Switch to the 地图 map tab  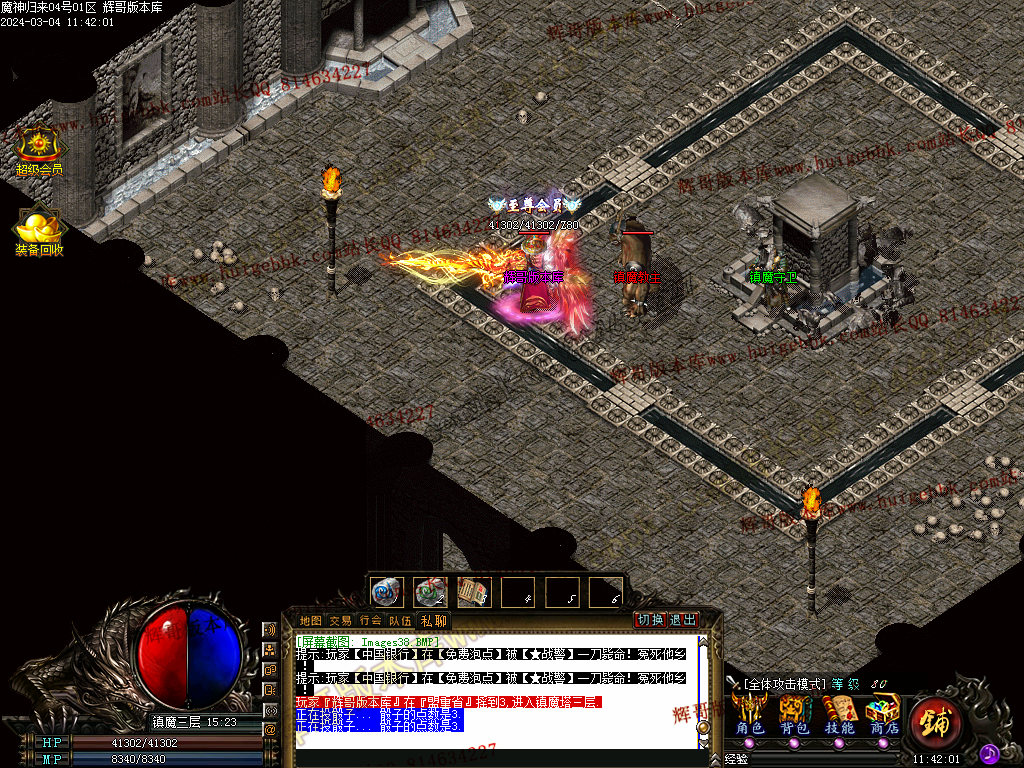click(311, 620)
